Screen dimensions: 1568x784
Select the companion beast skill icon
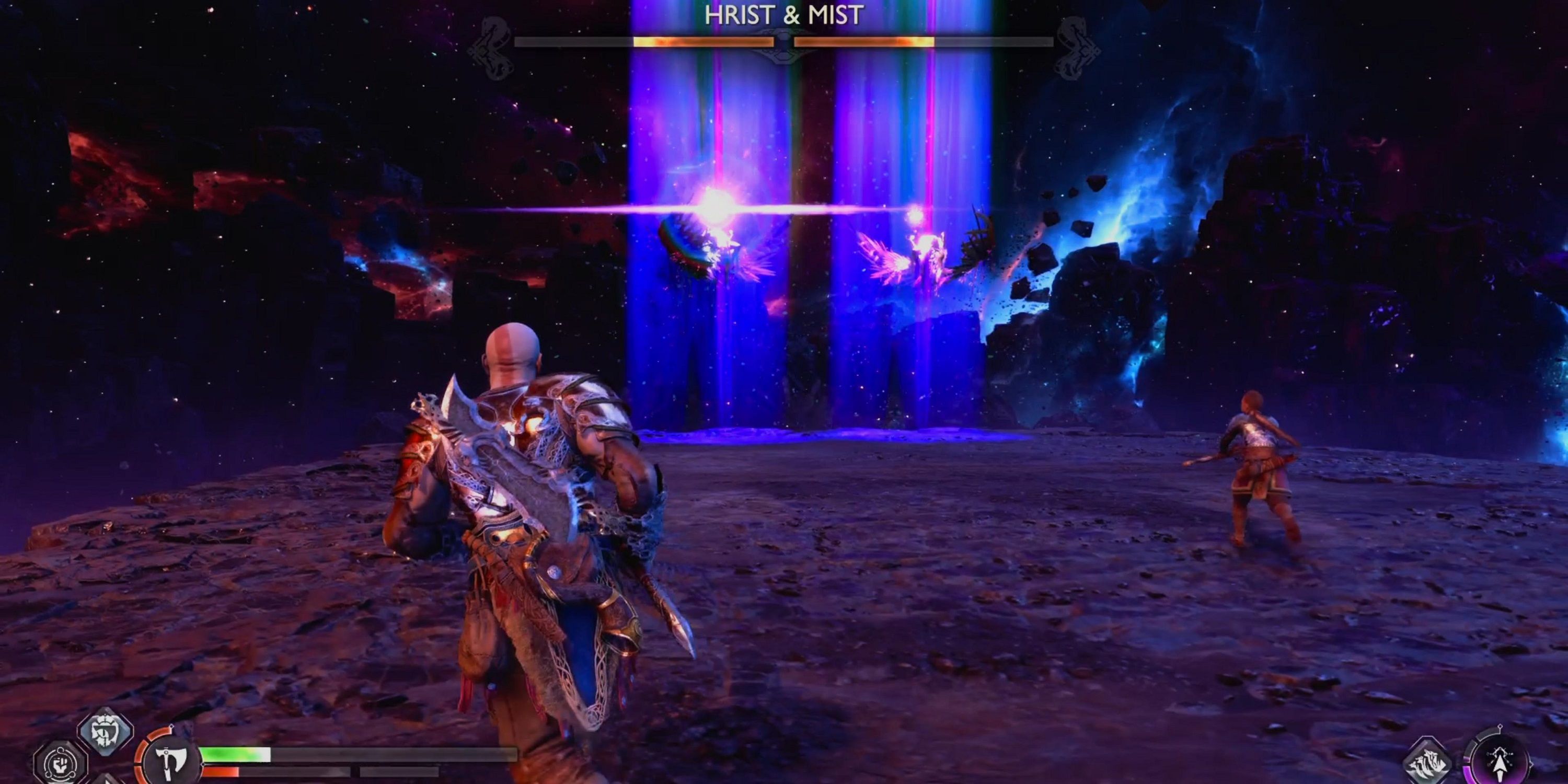point(1427,763)
